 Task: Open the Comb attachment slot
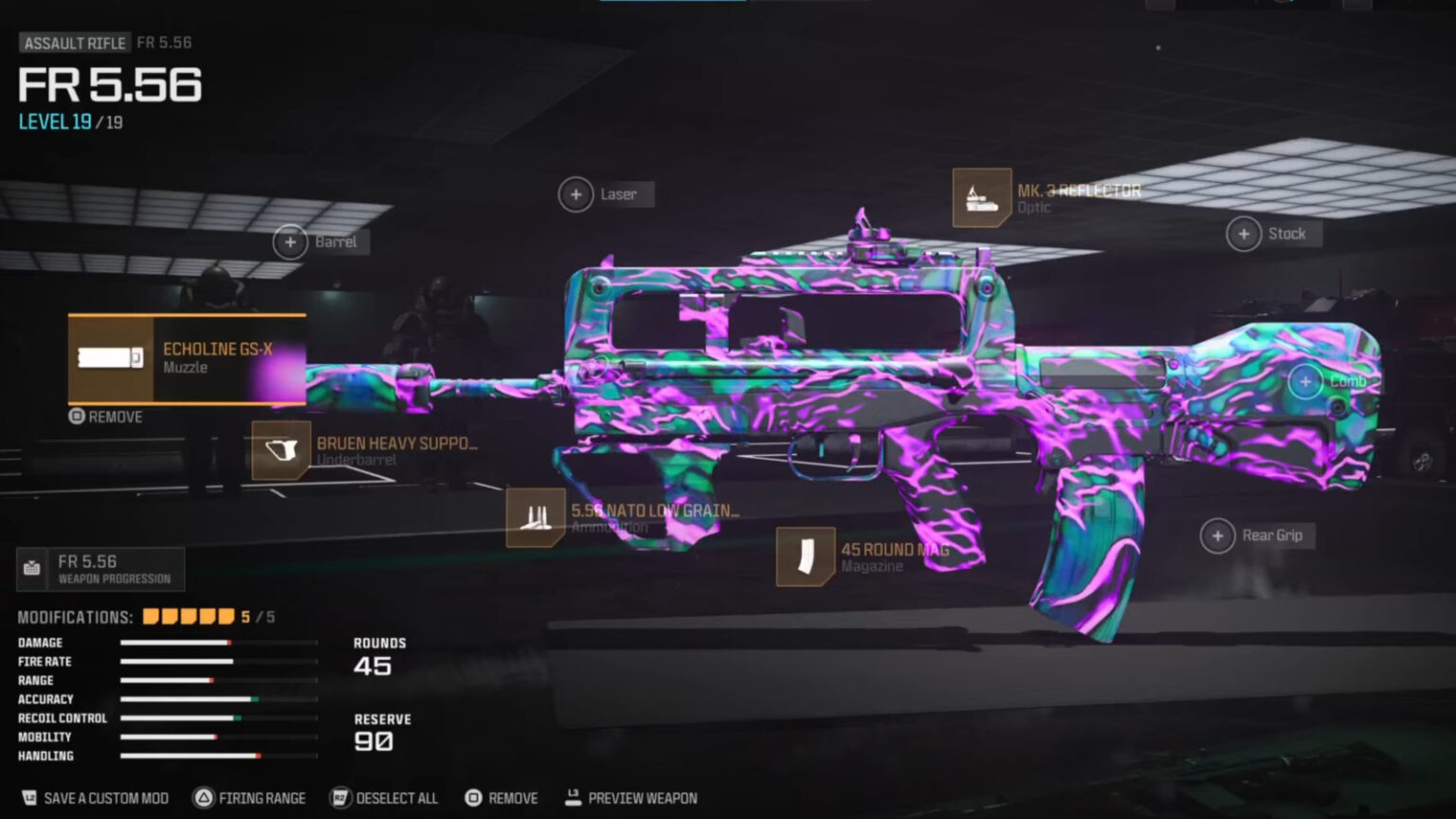coord(1306,380)
